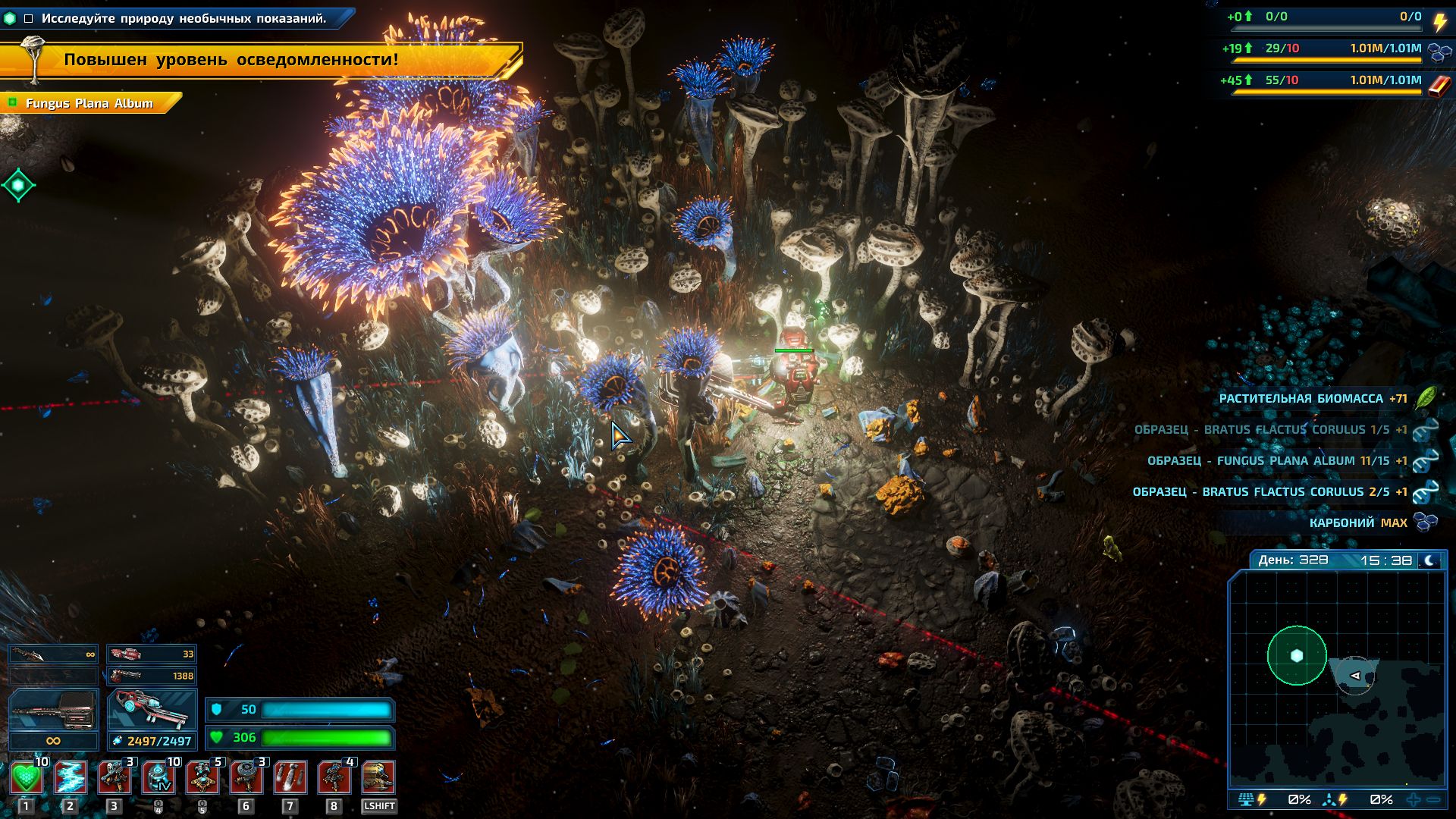Click the Fungus Plana Album notification
1456x819 pixels.
pyautogui.click(x=89, y=103)
